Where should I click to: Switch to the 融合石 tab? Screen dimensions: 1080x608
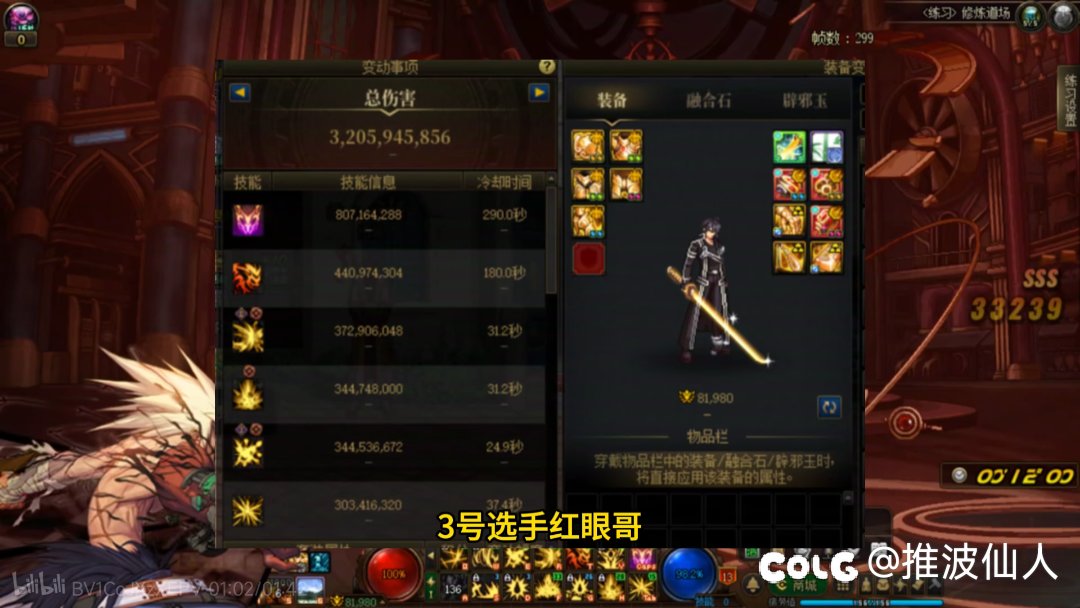tap(708, 100)
